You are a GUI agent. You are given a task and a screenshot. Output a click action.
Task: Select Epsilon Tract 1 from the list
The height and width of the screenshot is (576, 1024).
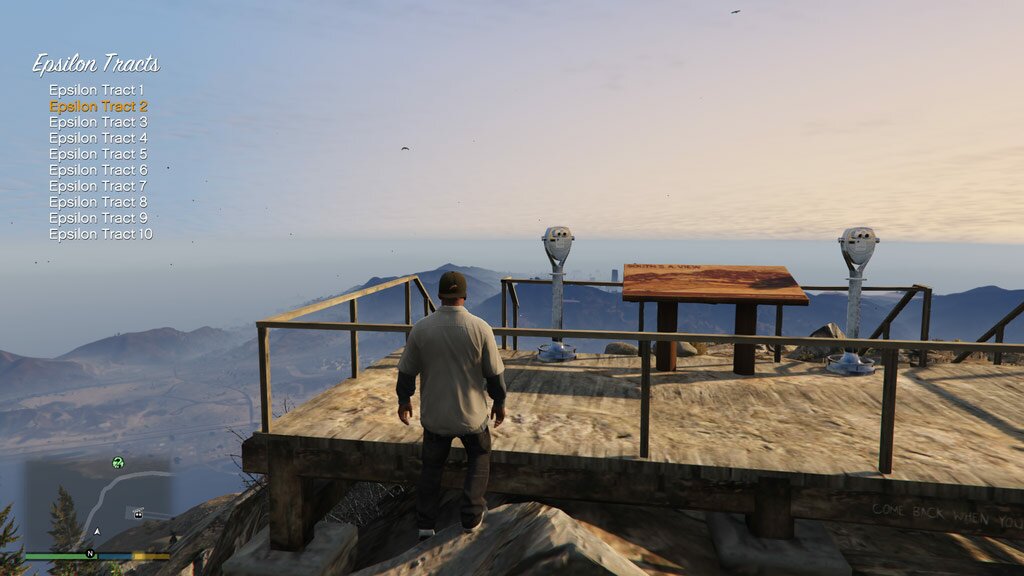97,90
